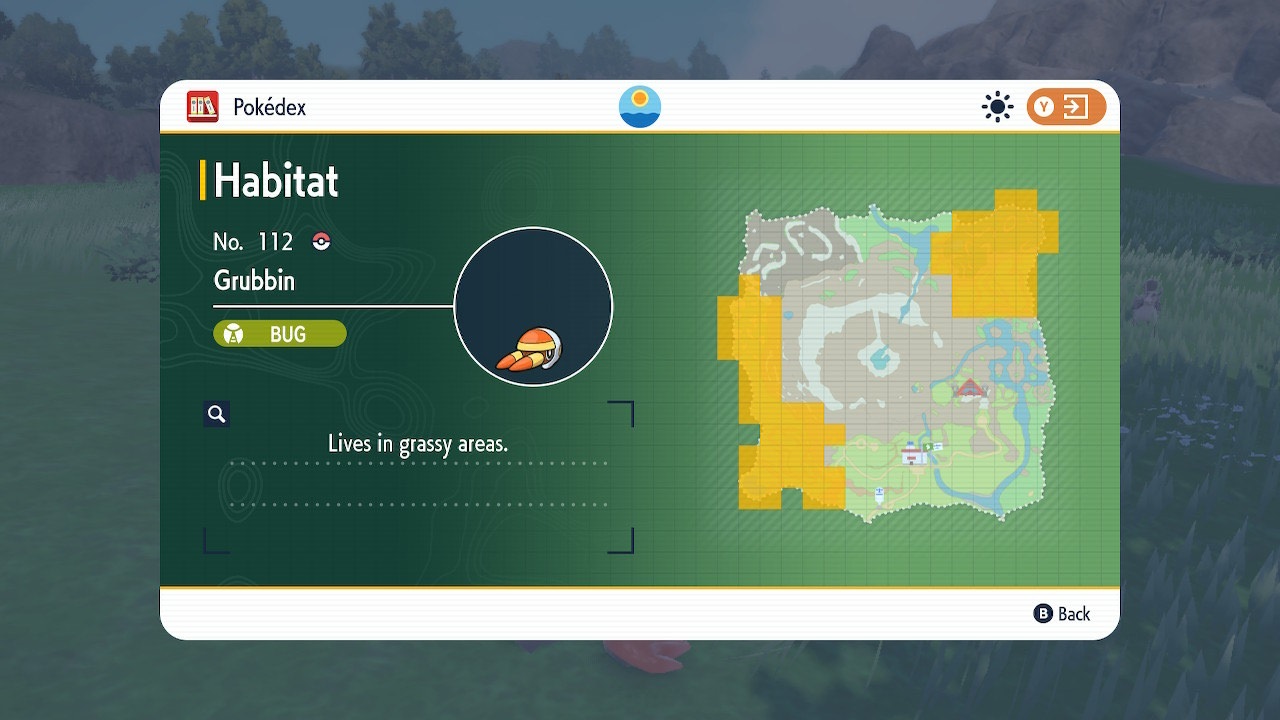Go Back from the habitat page
The image size is (1280, 720).
tap(1062, 614)
